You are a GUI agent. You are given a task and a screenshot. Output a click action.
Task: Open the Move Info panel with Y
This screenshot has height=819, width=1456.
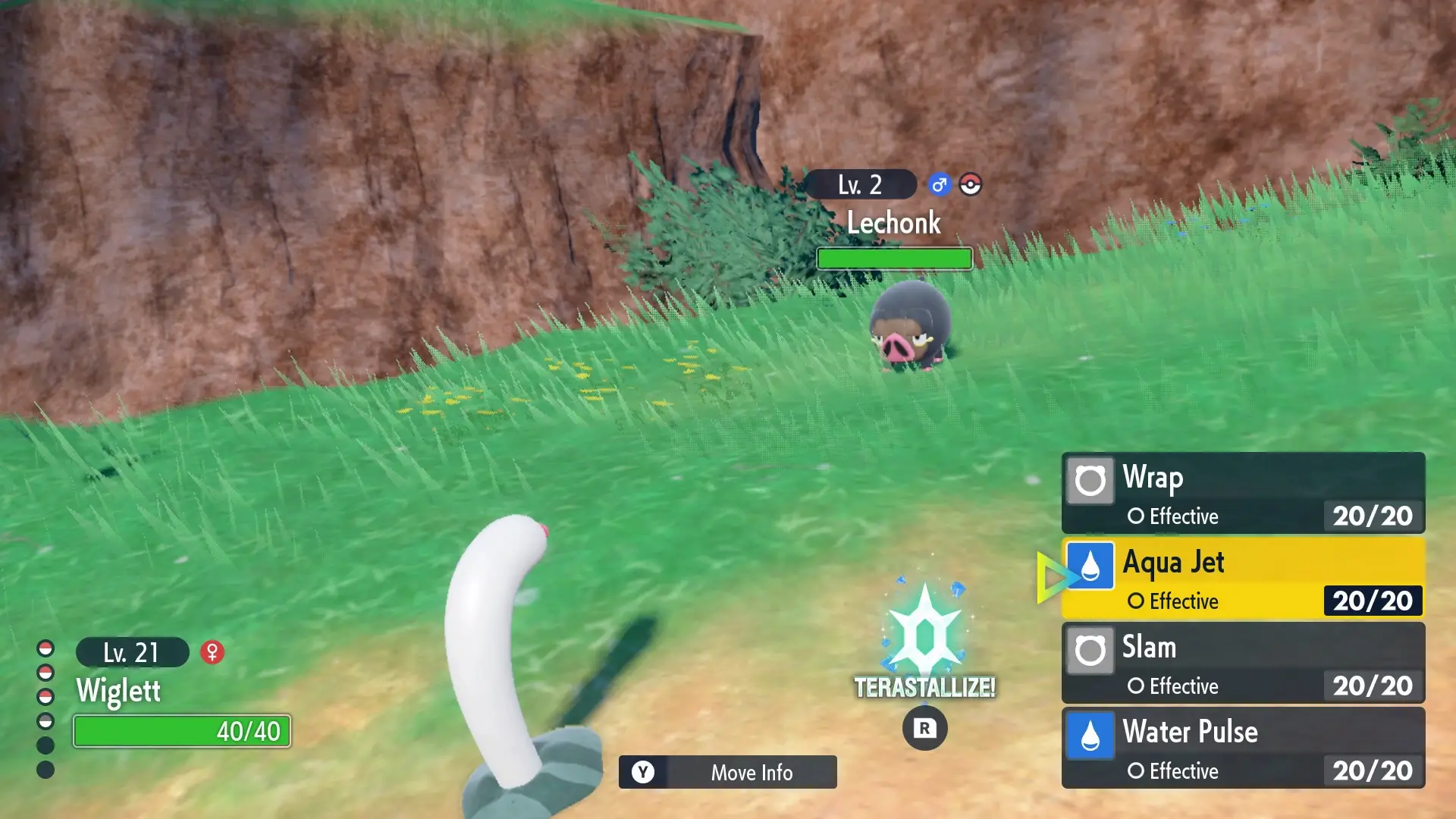pyautogui.click(x=726, y=773)
